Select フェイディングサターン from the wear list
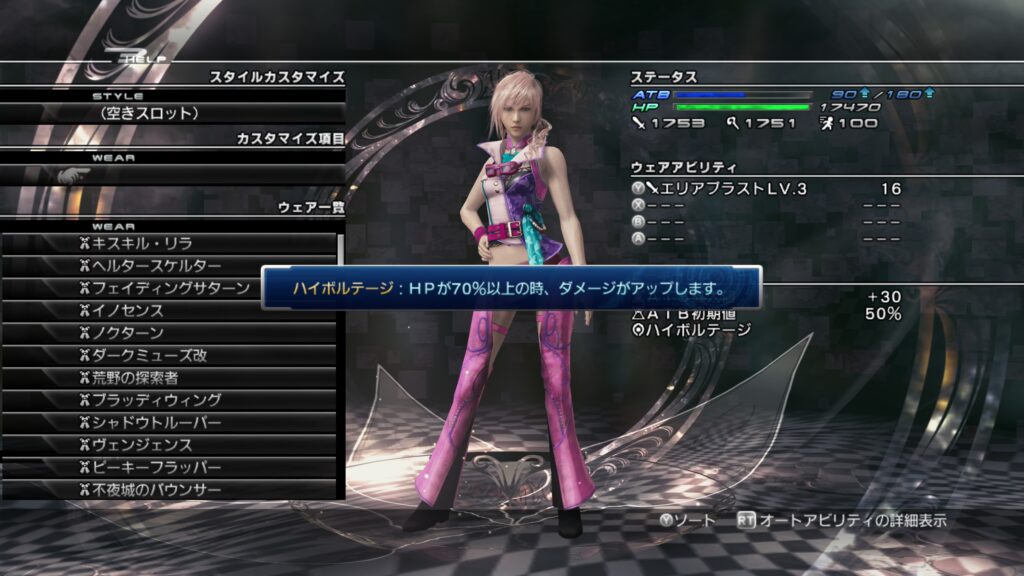Image resolution: width=1024 pixels, height=576 pixels. pyautogui.click(x=170, y=288)
